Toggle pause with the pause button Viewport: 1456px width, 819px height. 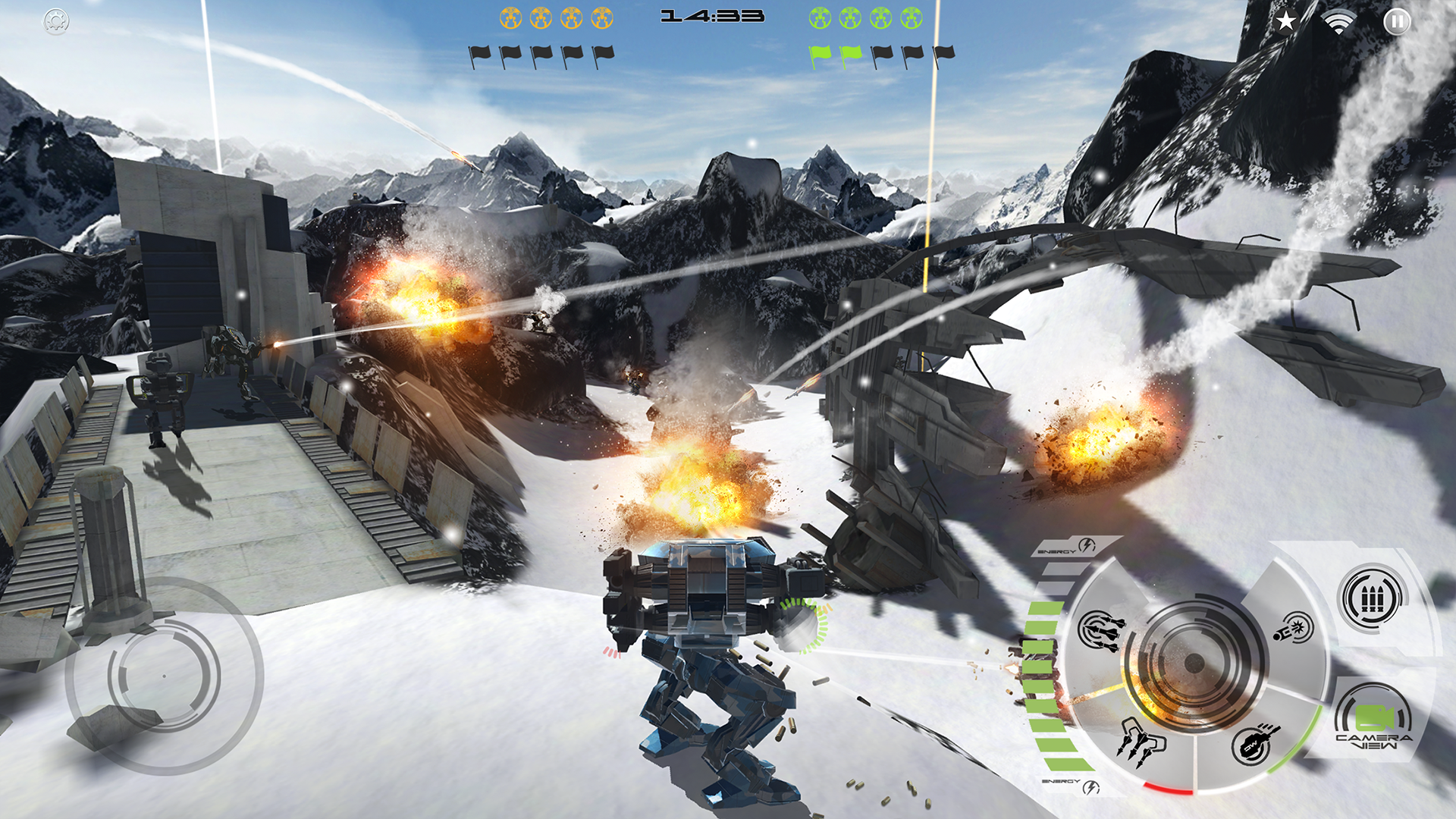1398,22
